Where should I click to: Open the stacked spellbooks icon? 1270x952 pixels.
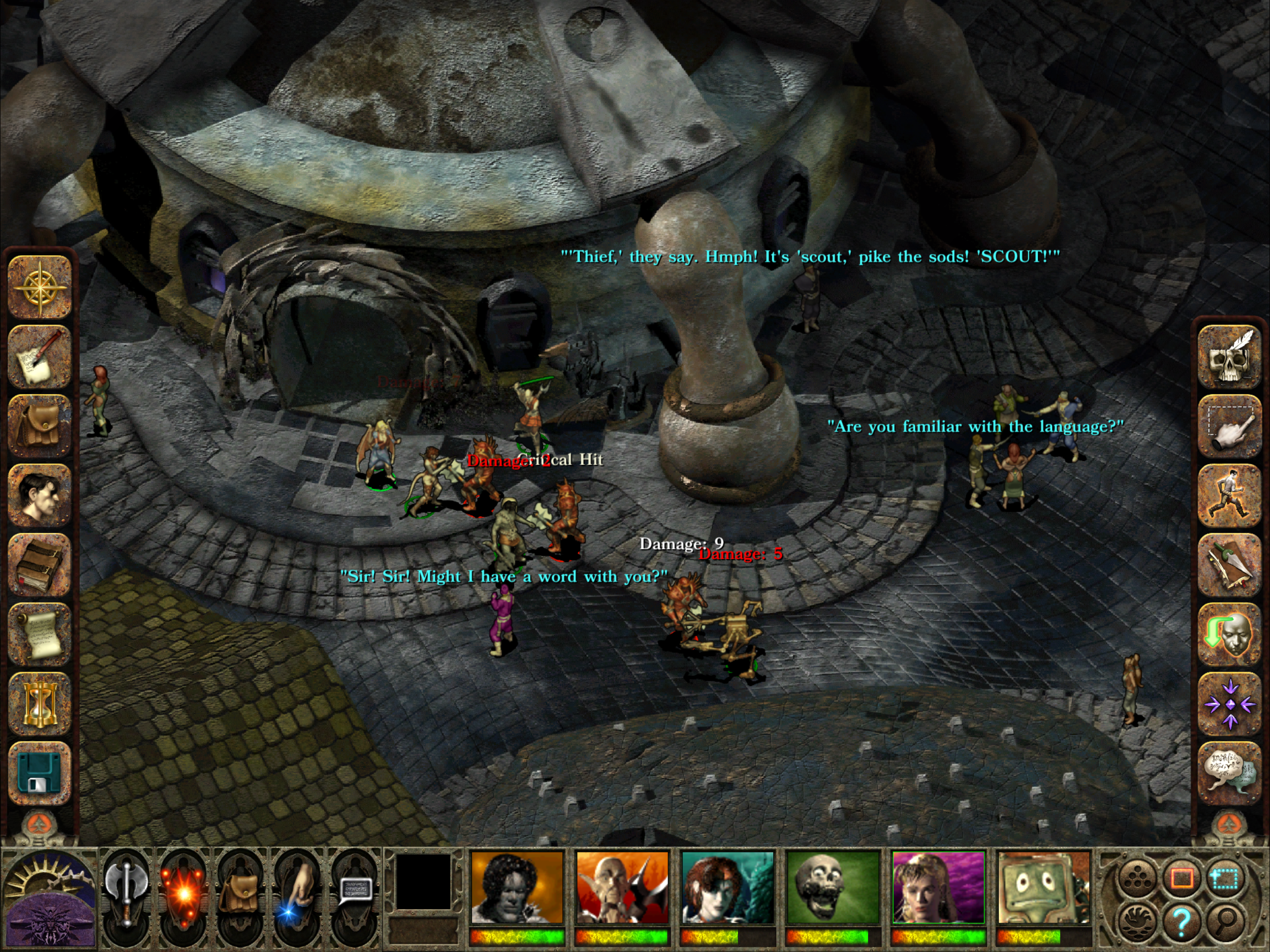coord(39,565)
